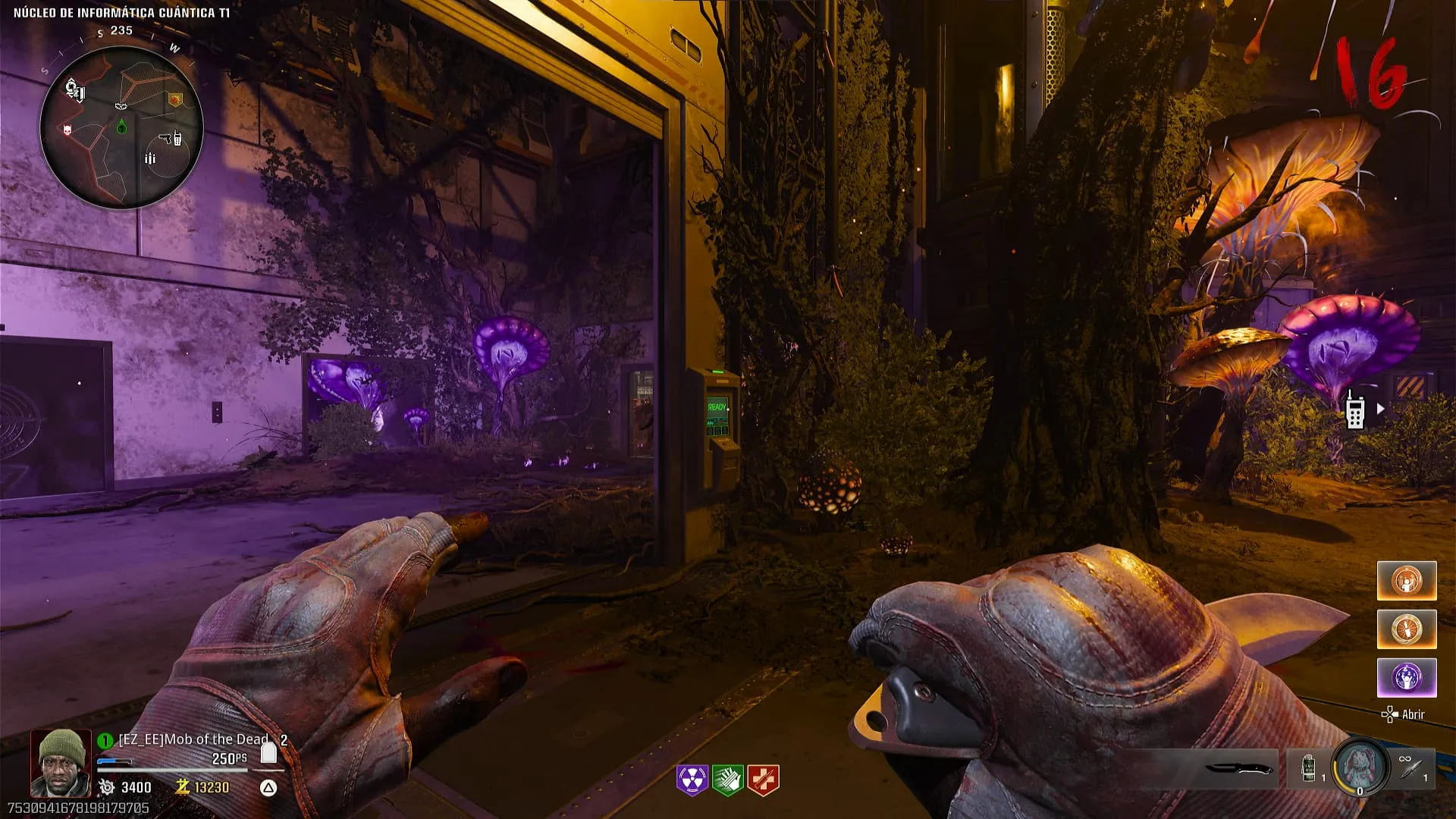Activate the bunny field upgrade icon

pyautogui.click(x=1359, y=767)
